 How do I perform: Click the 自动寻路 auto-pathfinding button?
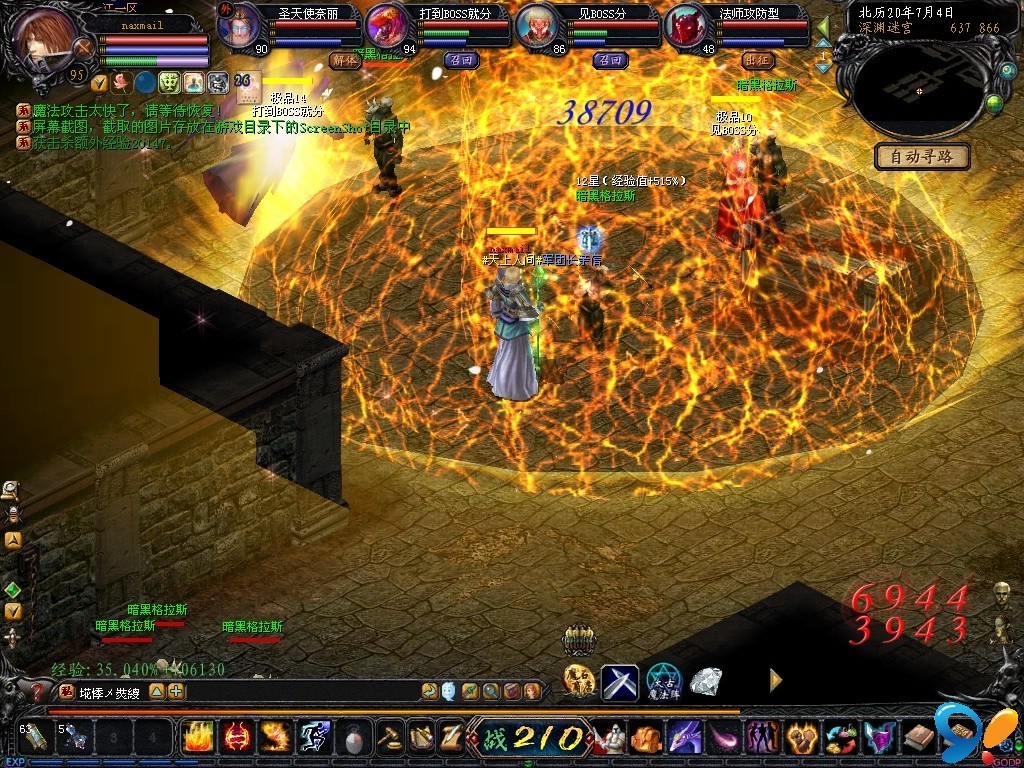[x=922, y=156]
